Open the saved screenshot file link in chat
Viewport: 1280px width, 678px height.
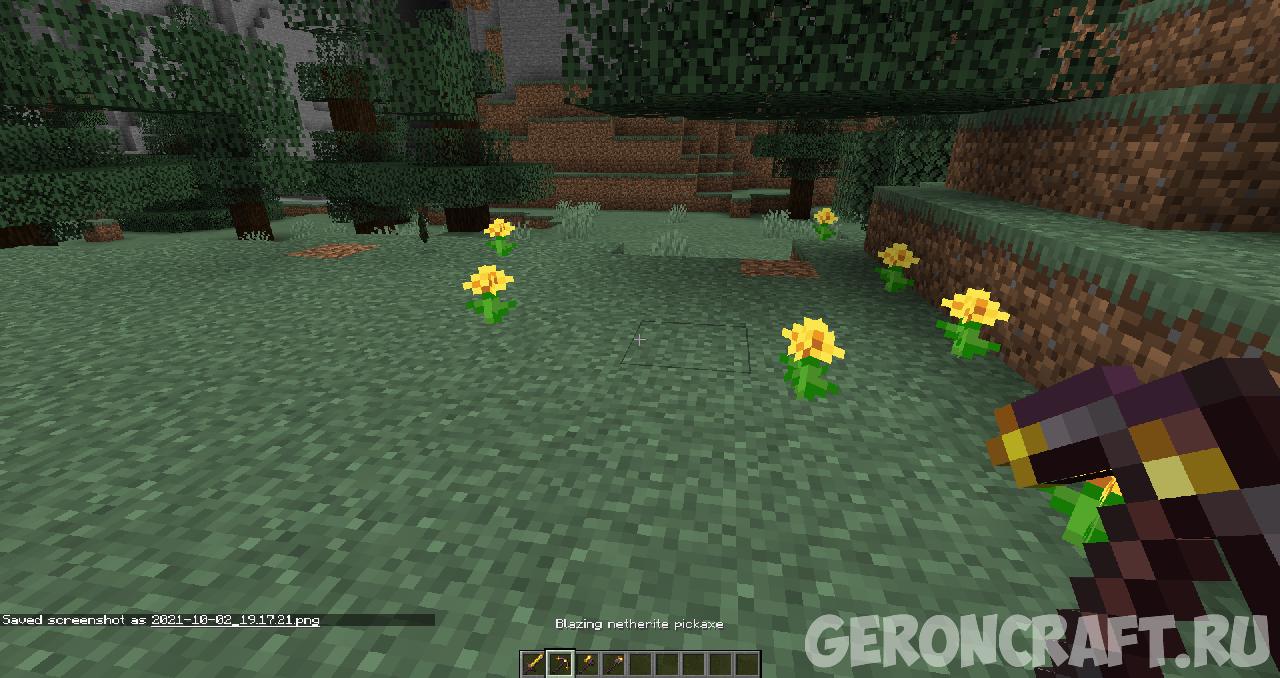click(x=235, y=620)
